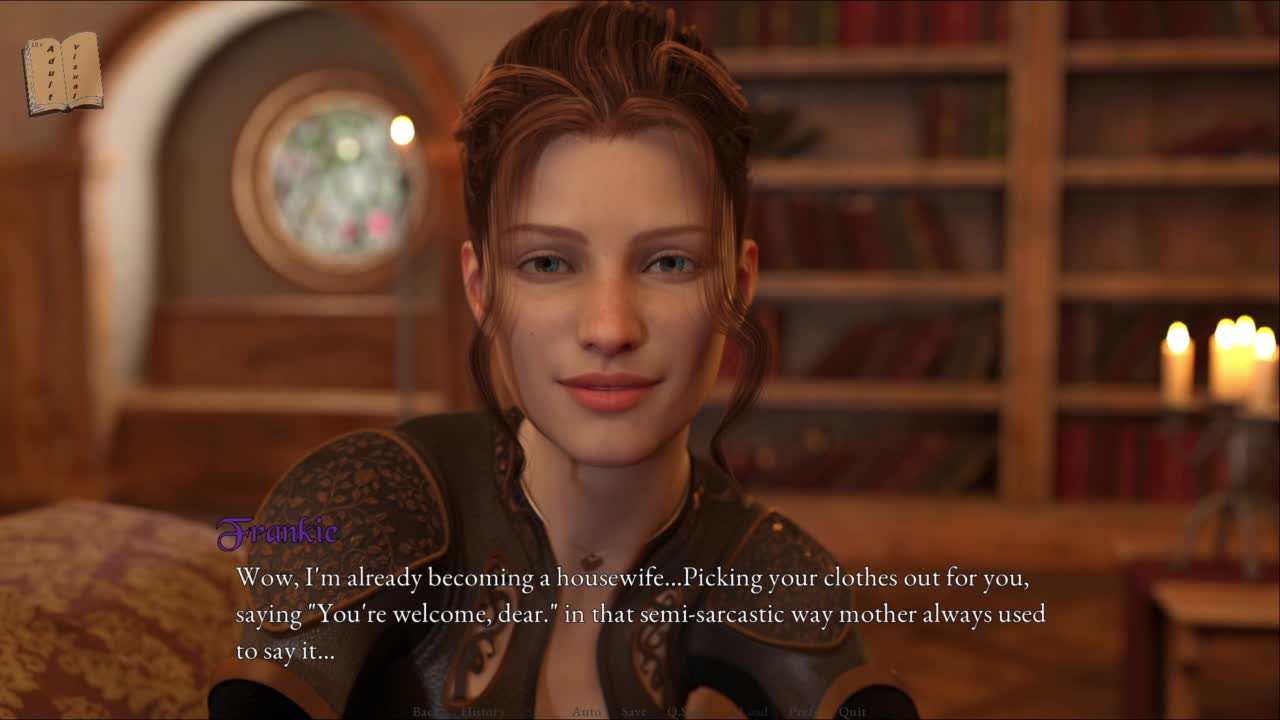
Task: Go back using the Back button
Action: [x=425, y=712]
